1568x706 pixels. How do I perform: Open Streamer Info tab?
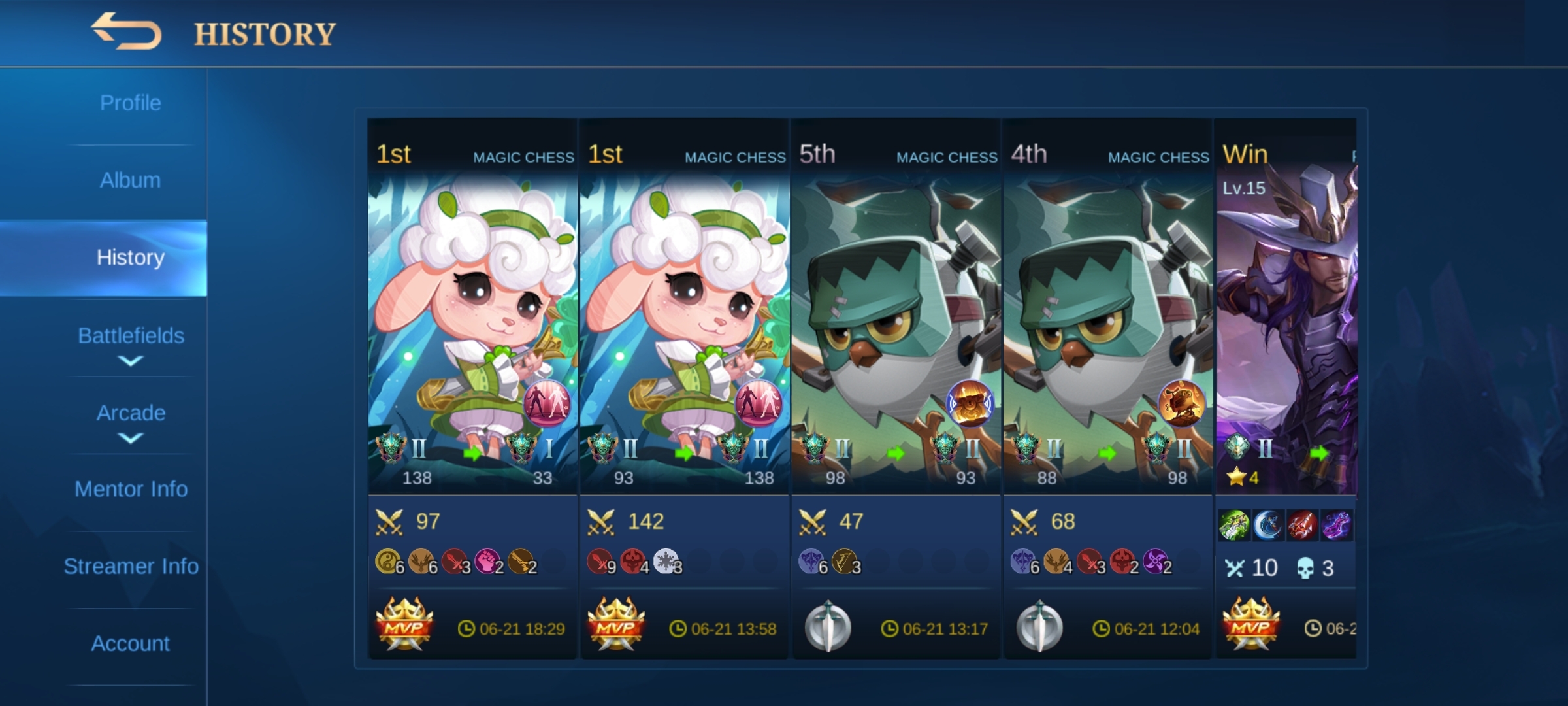tap(130, 567)
